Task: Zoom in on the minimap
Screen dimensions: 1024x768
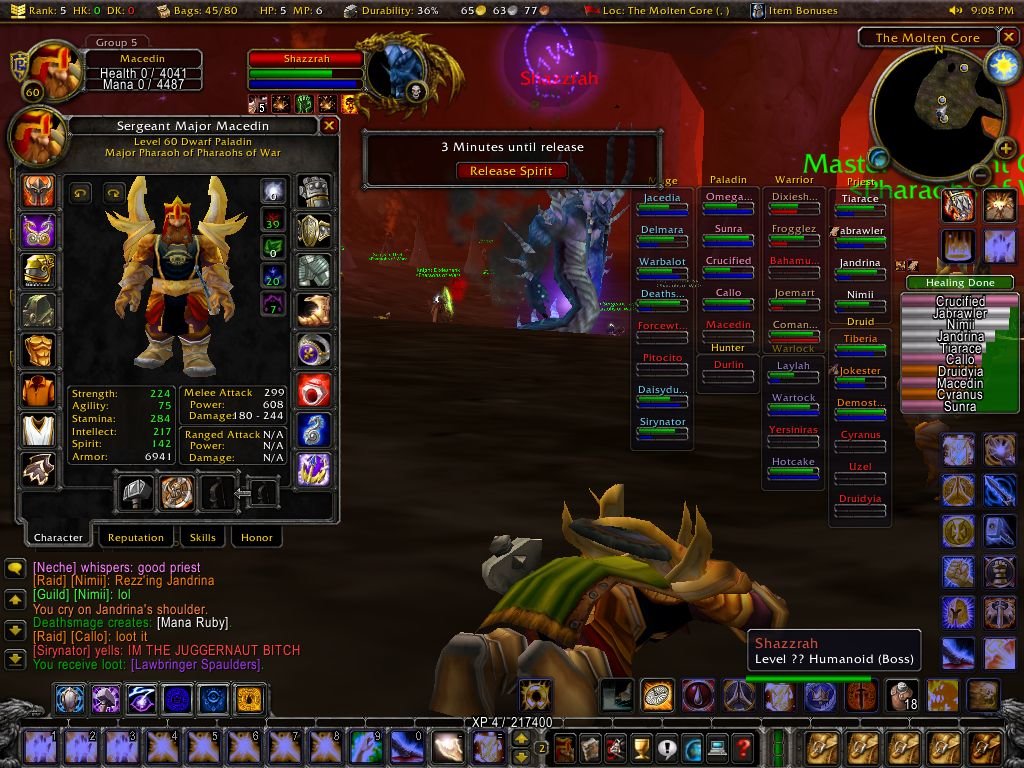Action: [x=1006, y=150]
